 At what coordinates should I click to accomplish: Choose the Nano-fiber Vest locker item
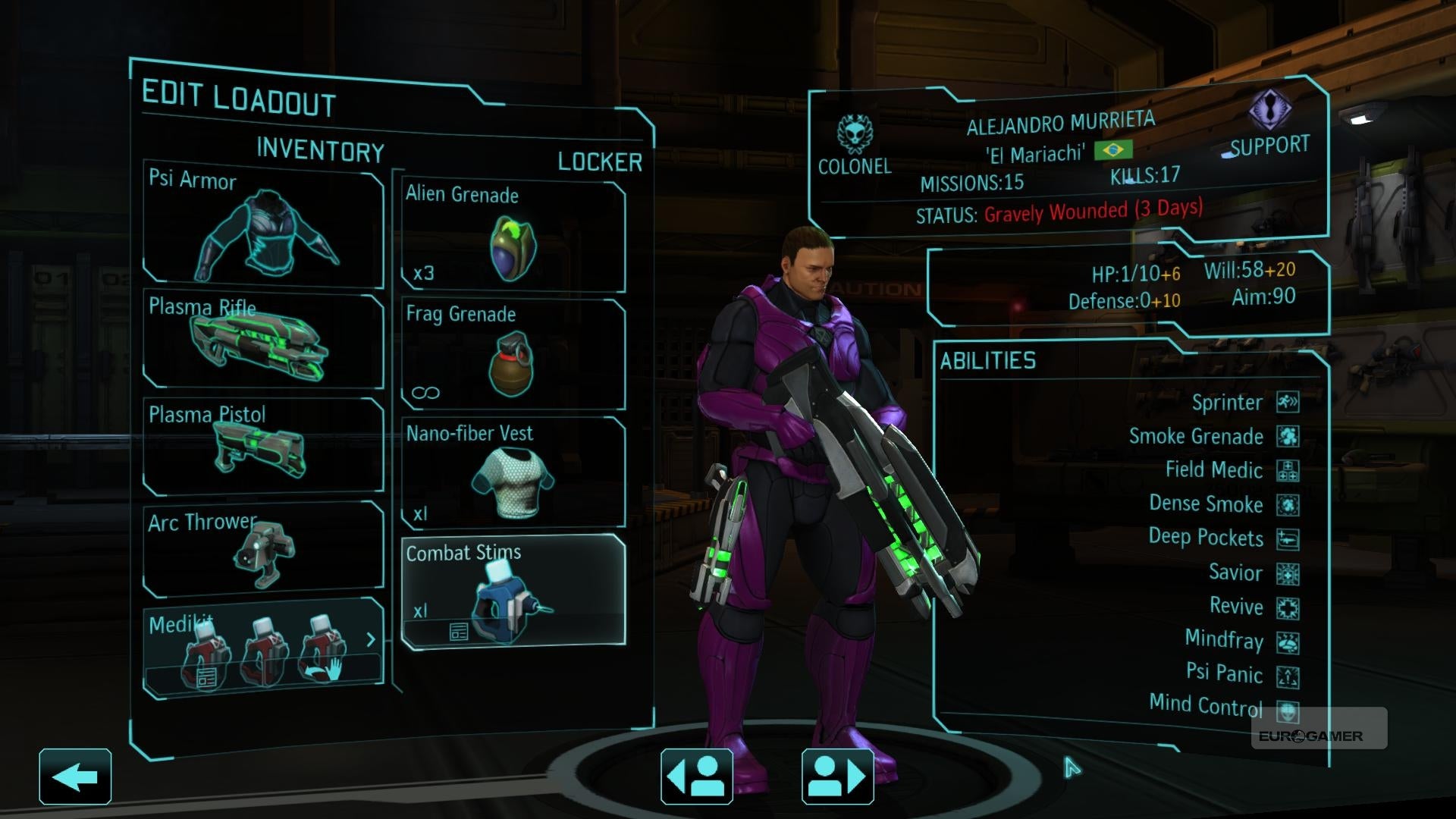(513, 473)
